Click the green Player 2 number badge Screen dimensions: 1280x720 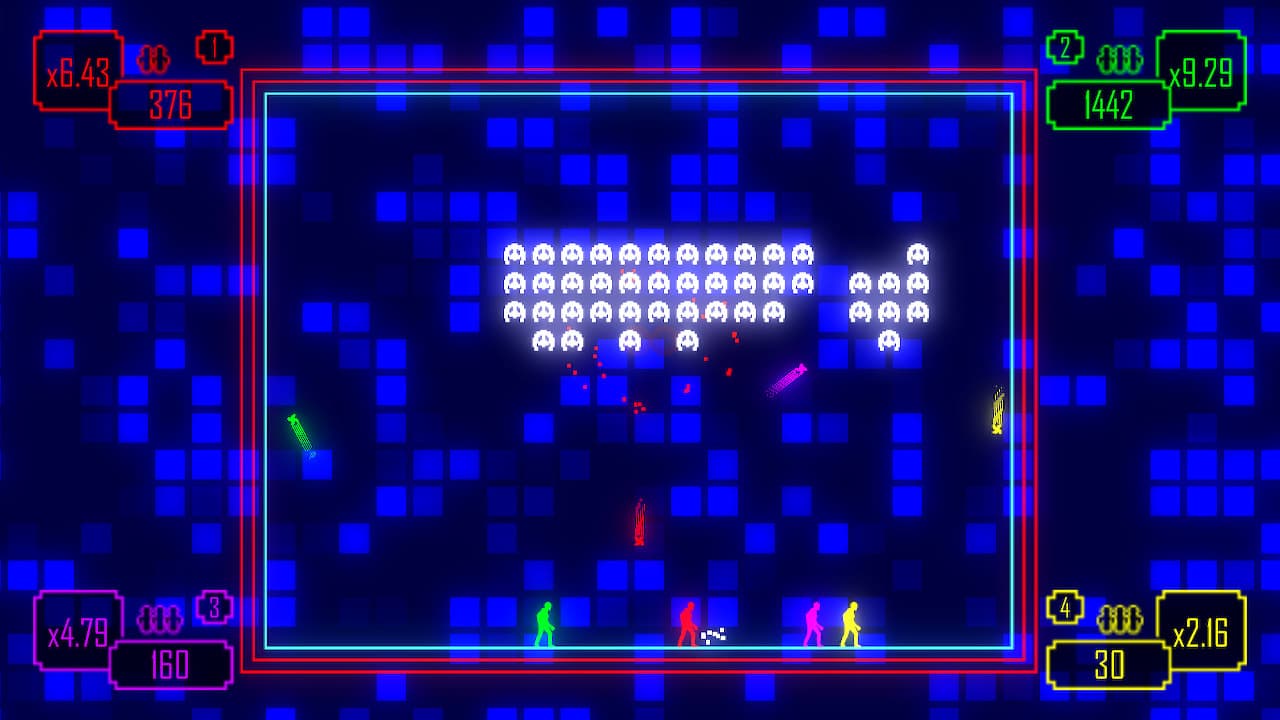point(1066,46)
